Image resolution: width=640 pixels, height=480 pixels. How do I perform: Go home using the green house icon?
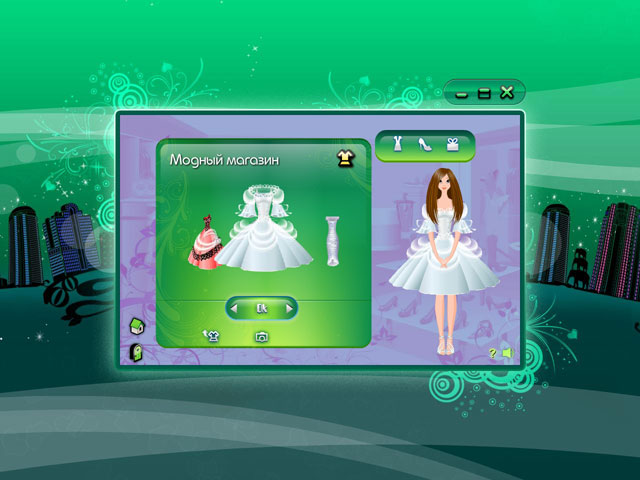point(135,324)
